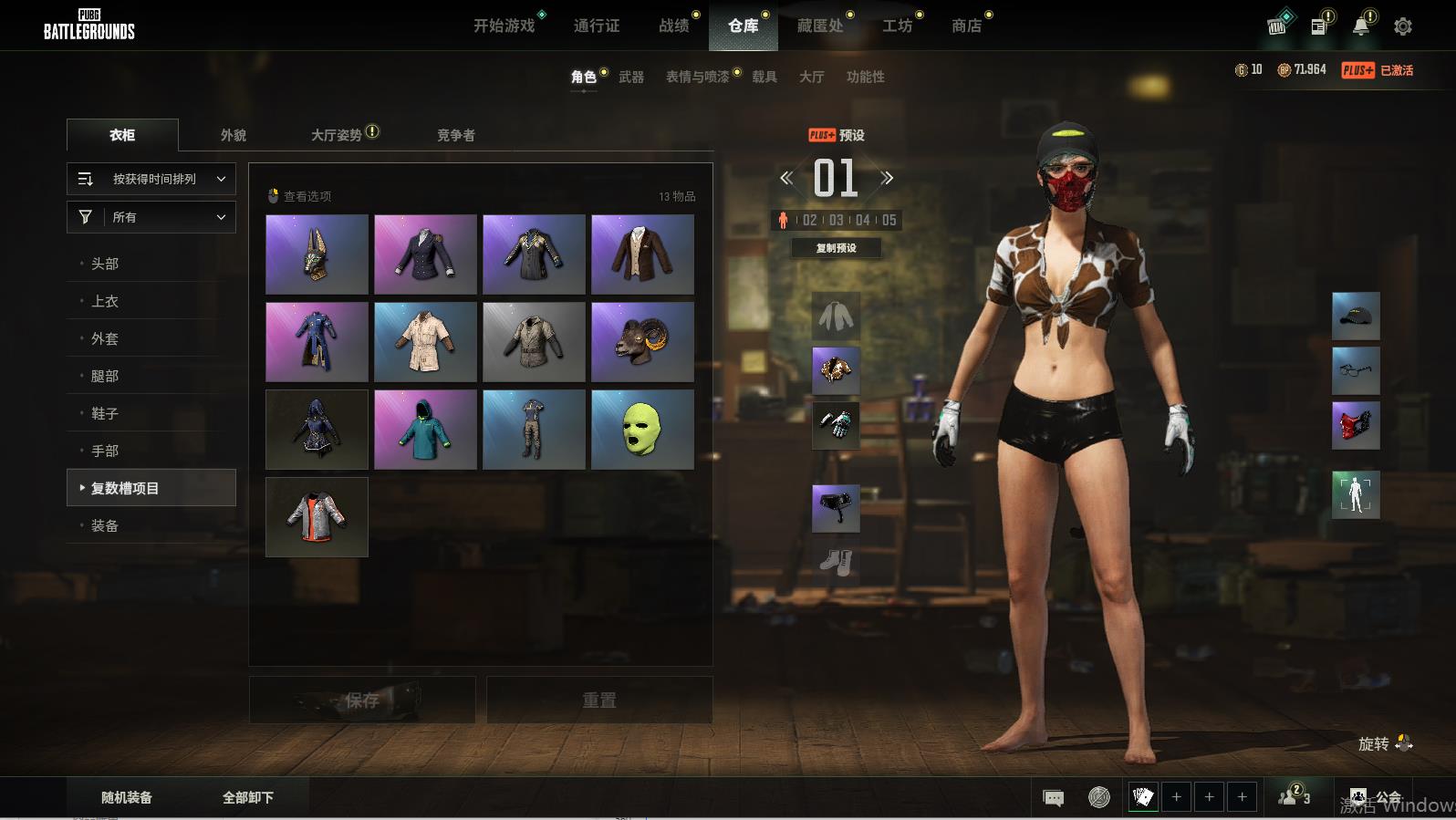This screenshot has width=1456, height=820.
Task: Expand the 按获得时间排列 sort dropdown
Action: [151, 179]
